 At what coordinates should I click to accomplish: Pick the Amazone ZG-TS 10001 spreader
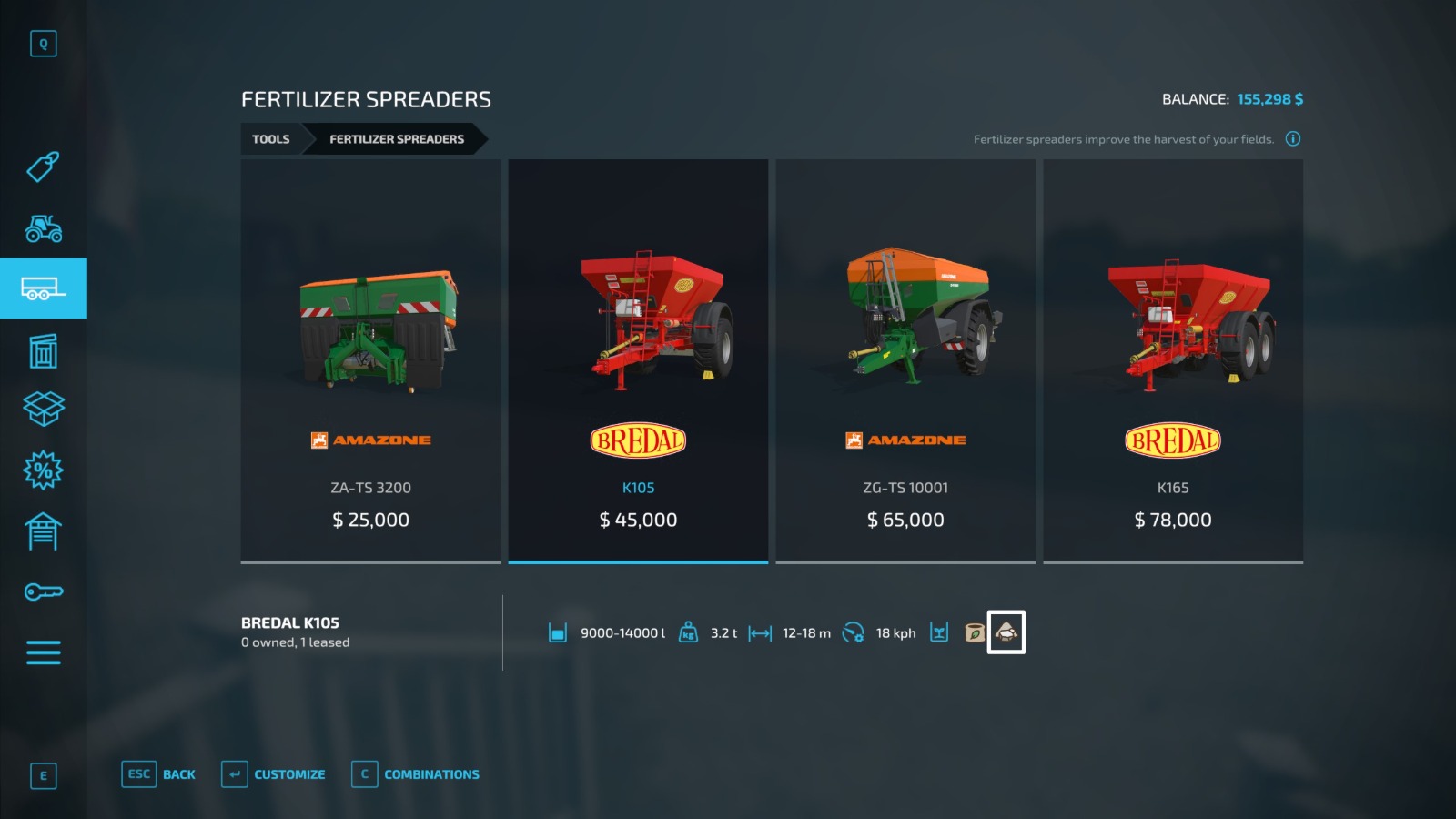tap(905, 360)
